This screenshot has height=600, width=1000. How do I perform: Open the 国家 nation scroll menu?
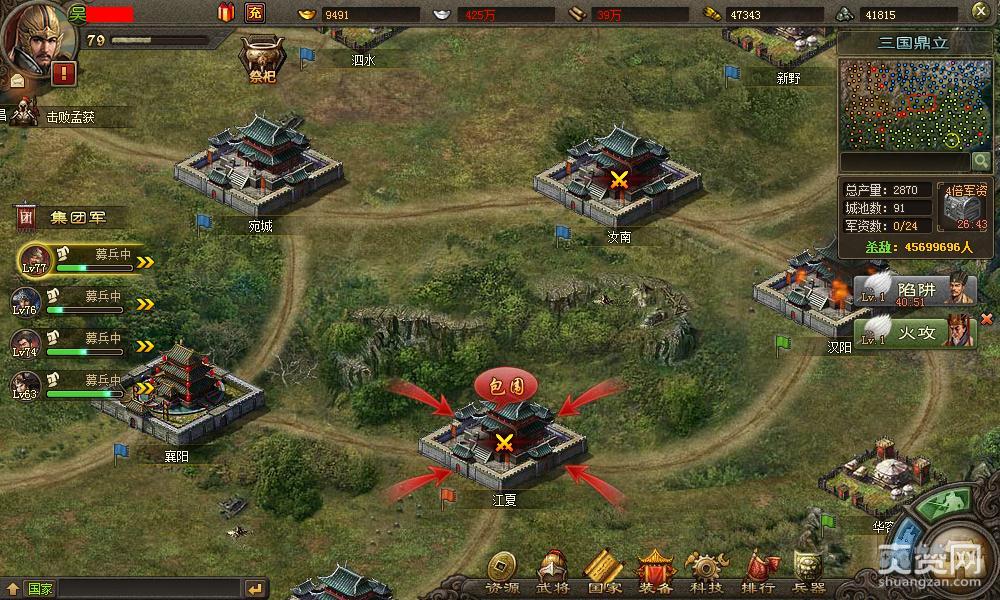pyautogui.click(x=604, y=573)
